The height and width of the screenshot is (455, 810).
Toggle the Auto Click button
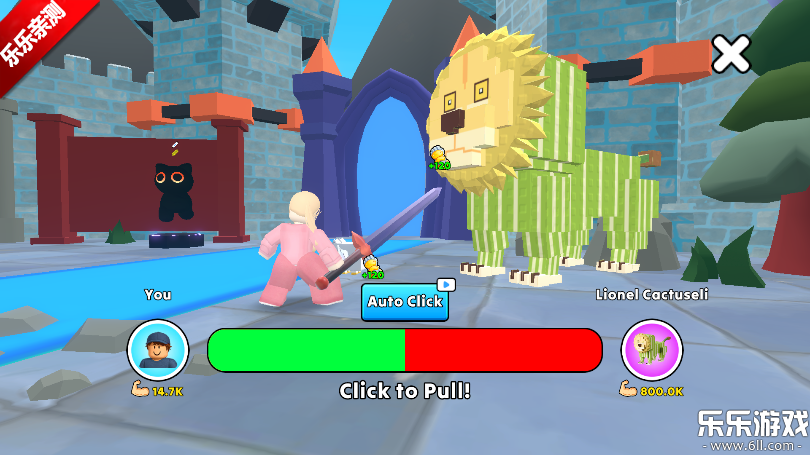[405, 301]
